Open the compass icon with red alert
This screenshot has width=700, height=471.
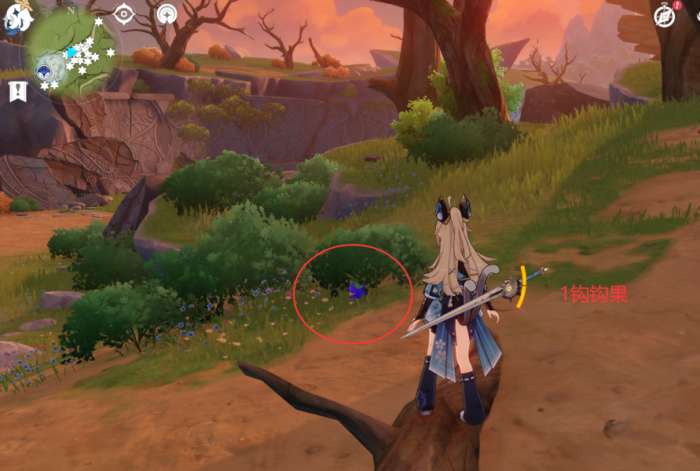coord(664,14)
